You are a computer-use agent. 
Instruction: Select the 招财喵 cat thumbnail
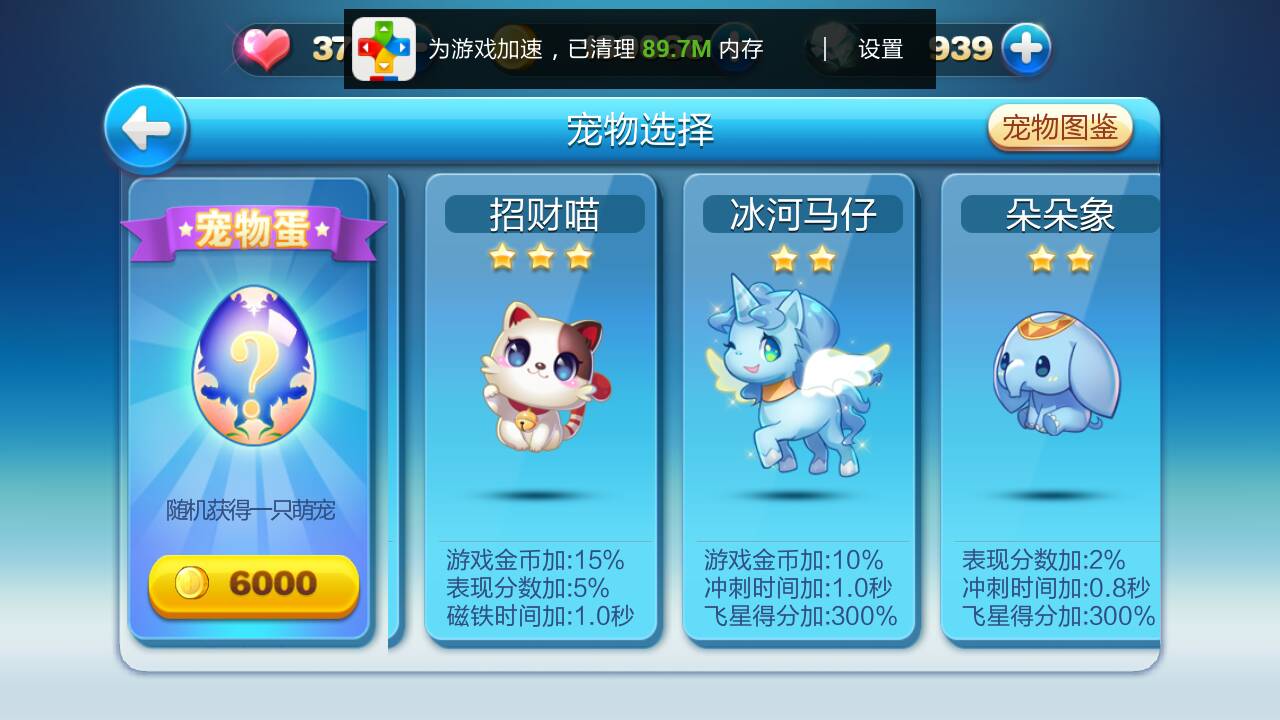pos(540,375)
